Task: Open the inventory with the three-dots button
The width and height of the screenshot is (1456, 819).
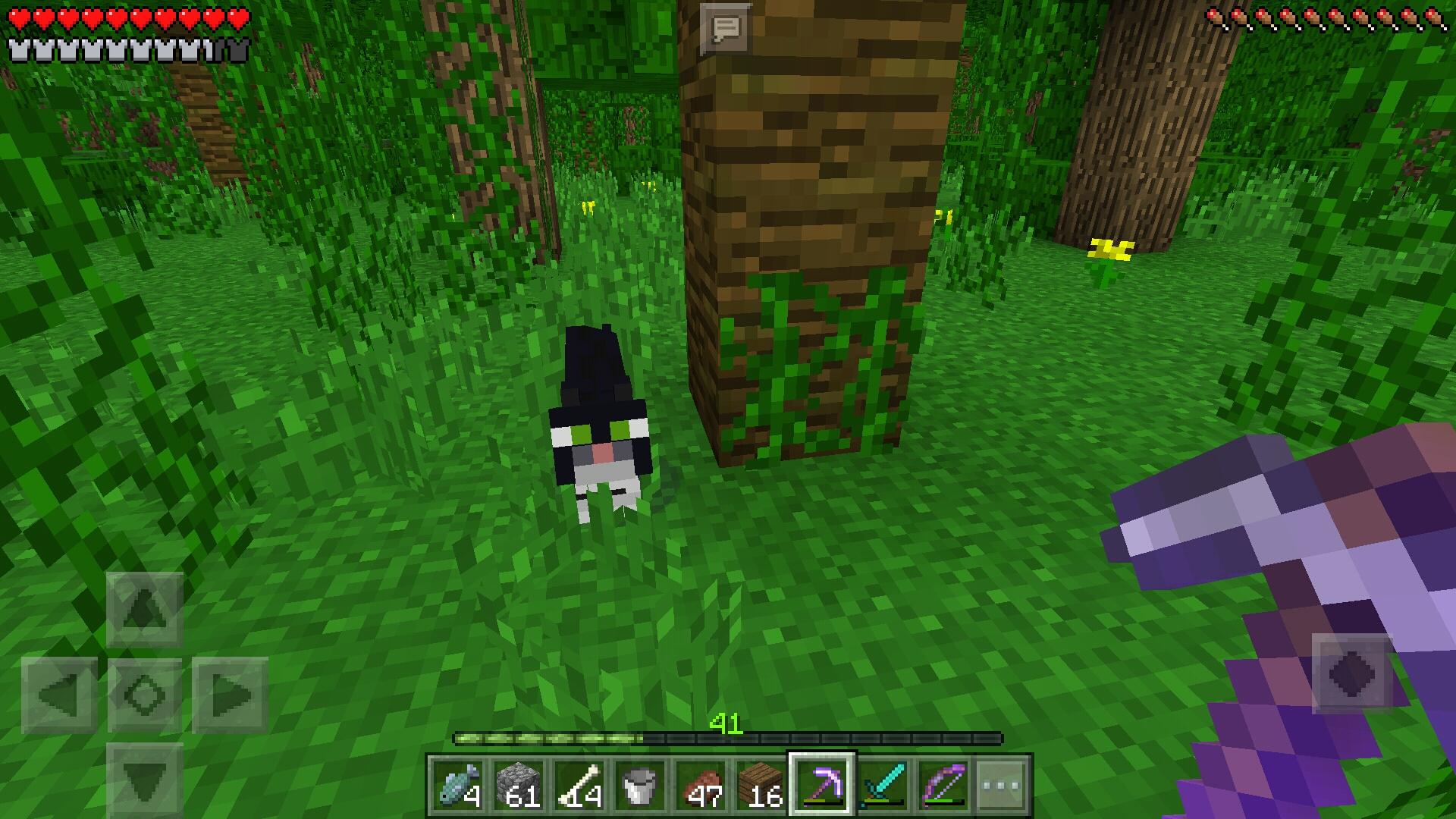Action: (1003, 786)
